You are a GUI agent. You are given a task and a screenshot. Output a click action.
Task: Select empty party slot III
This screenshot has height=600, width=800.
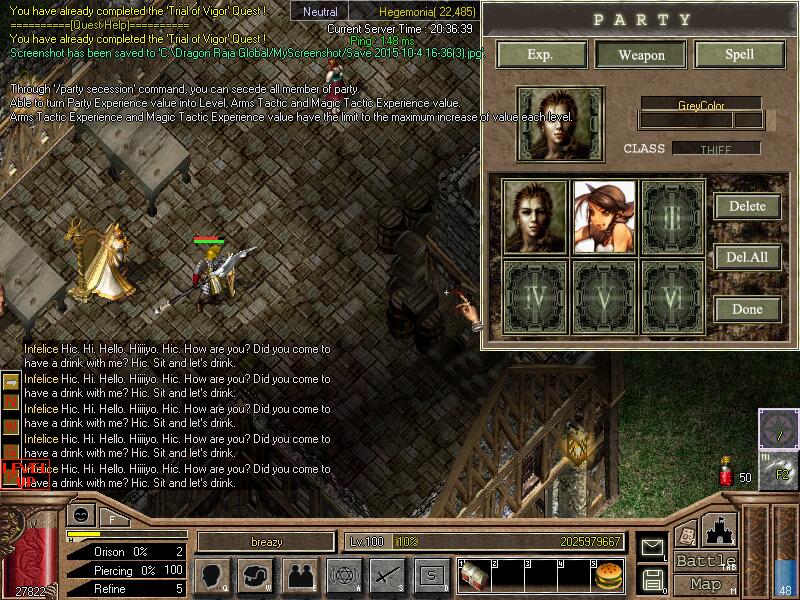tap(672, 218)
